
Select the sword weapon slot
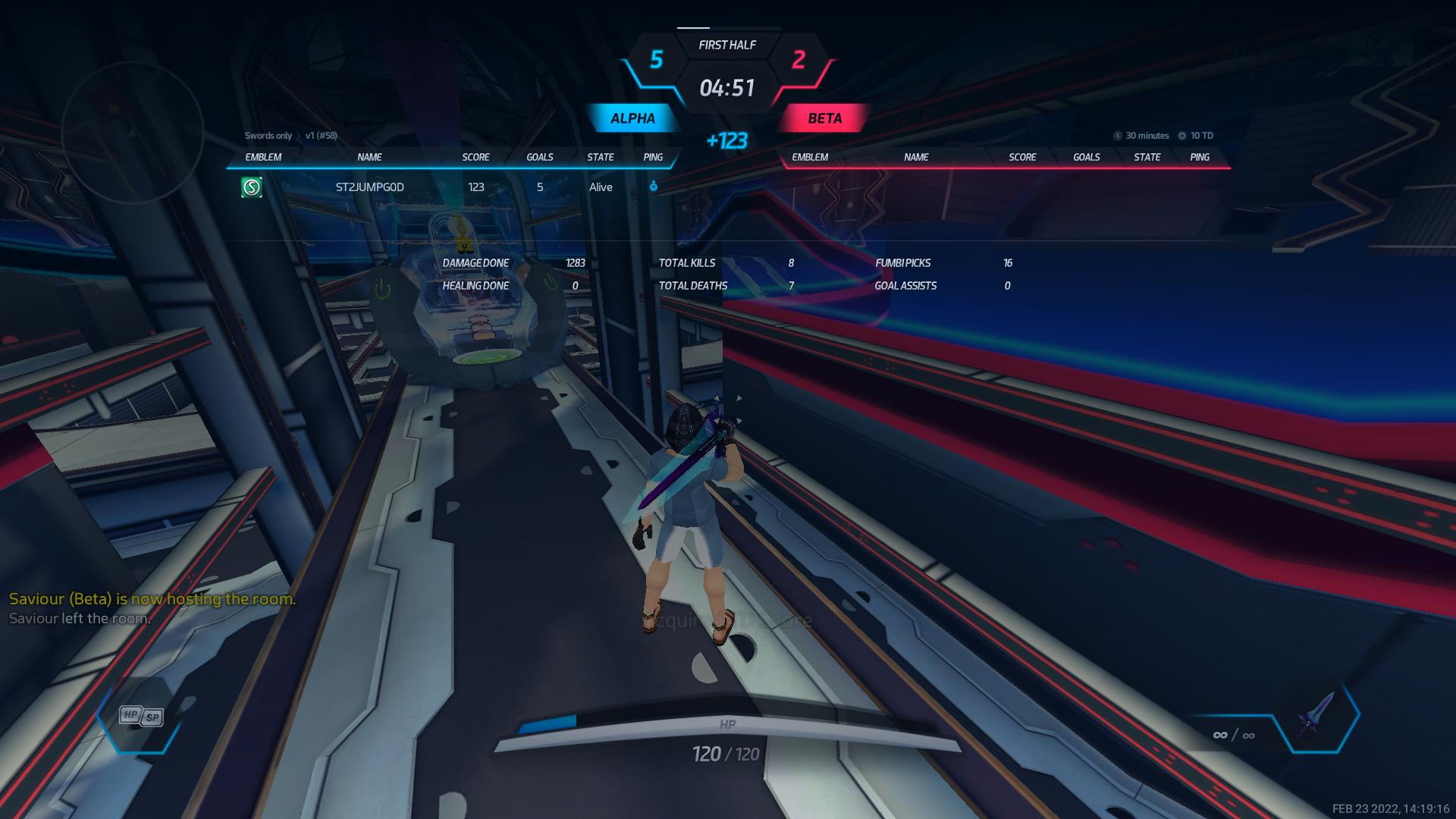point(1317,715)
